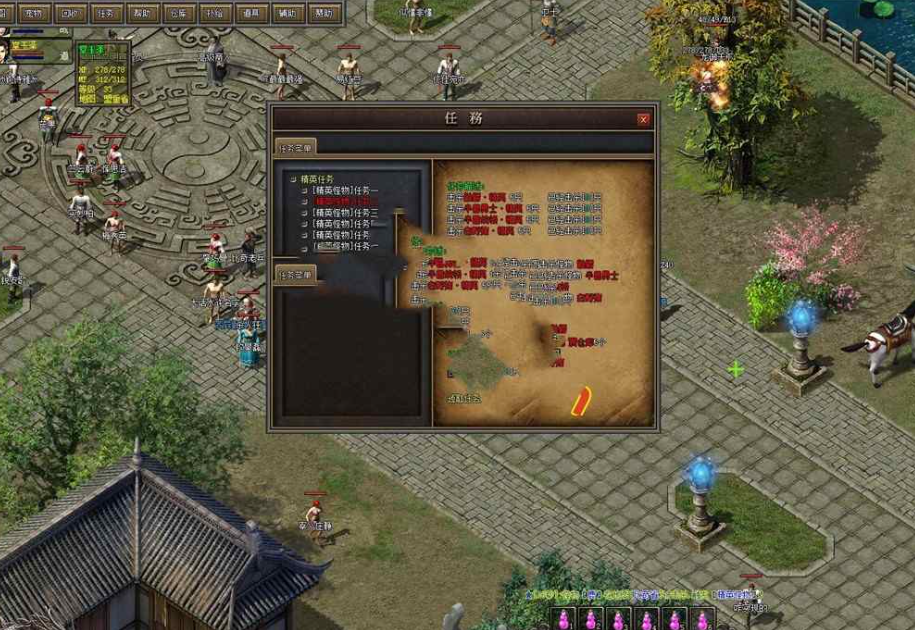Select the red highlighted elite quest entry
The height and width of the screenshot is (630, 915).
click(345, 201)
